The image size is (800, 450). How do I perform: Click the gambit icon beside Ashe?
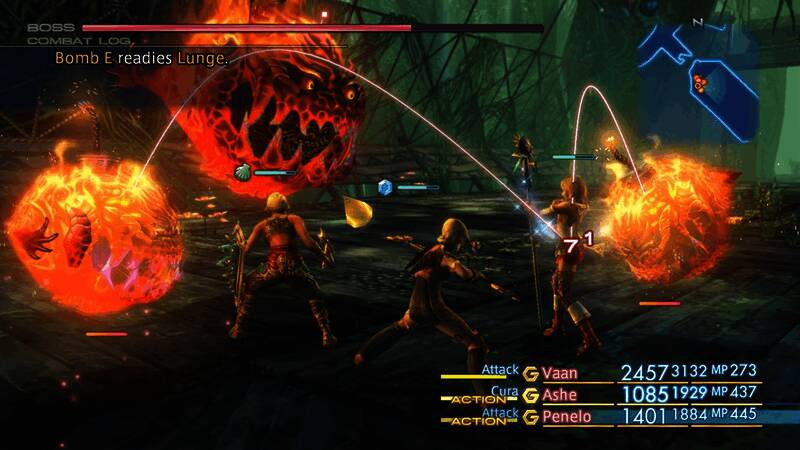pyautogui.click(x=530, y=395)
